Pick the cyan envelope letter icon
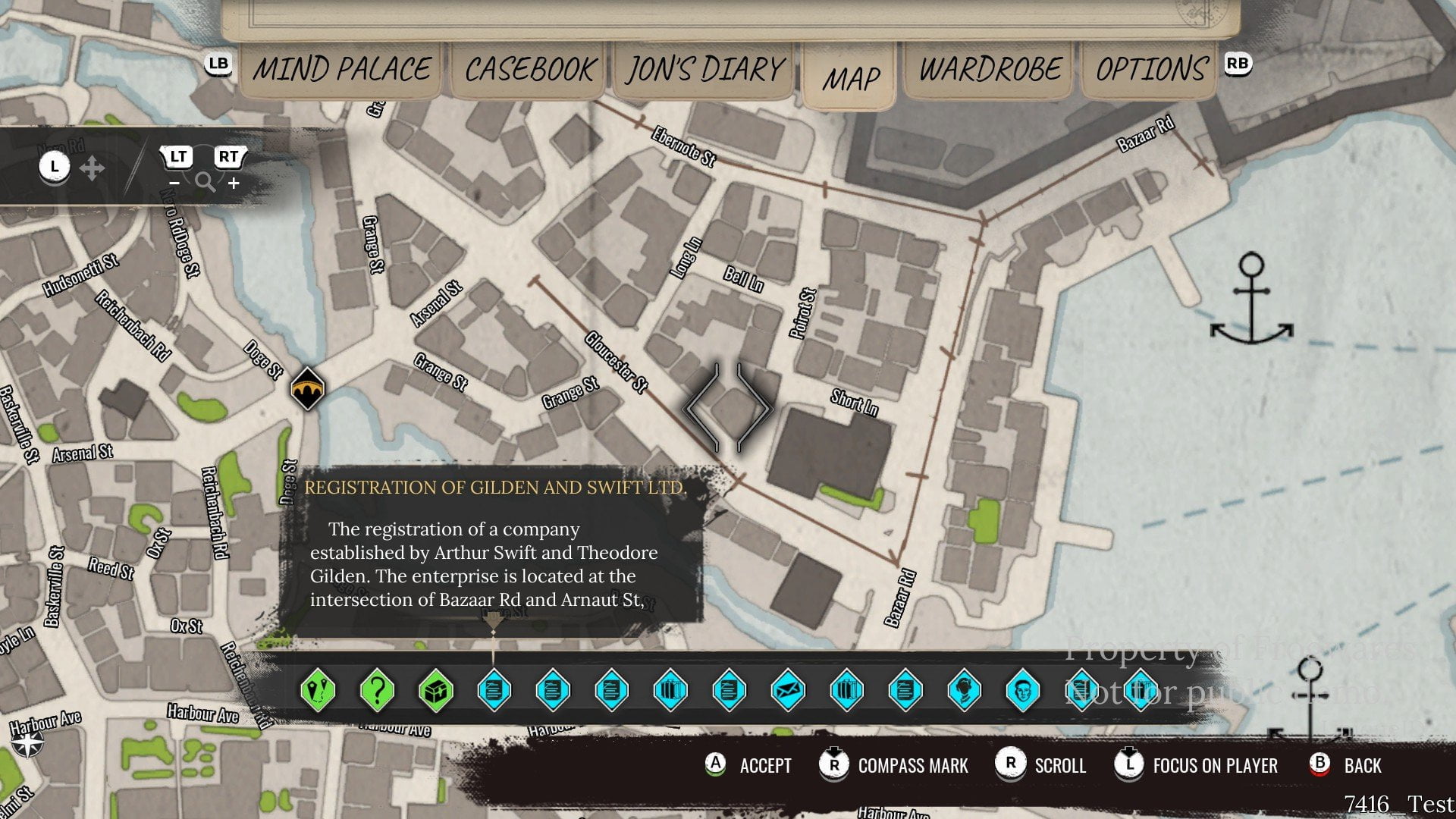 (x=788, y=691)
